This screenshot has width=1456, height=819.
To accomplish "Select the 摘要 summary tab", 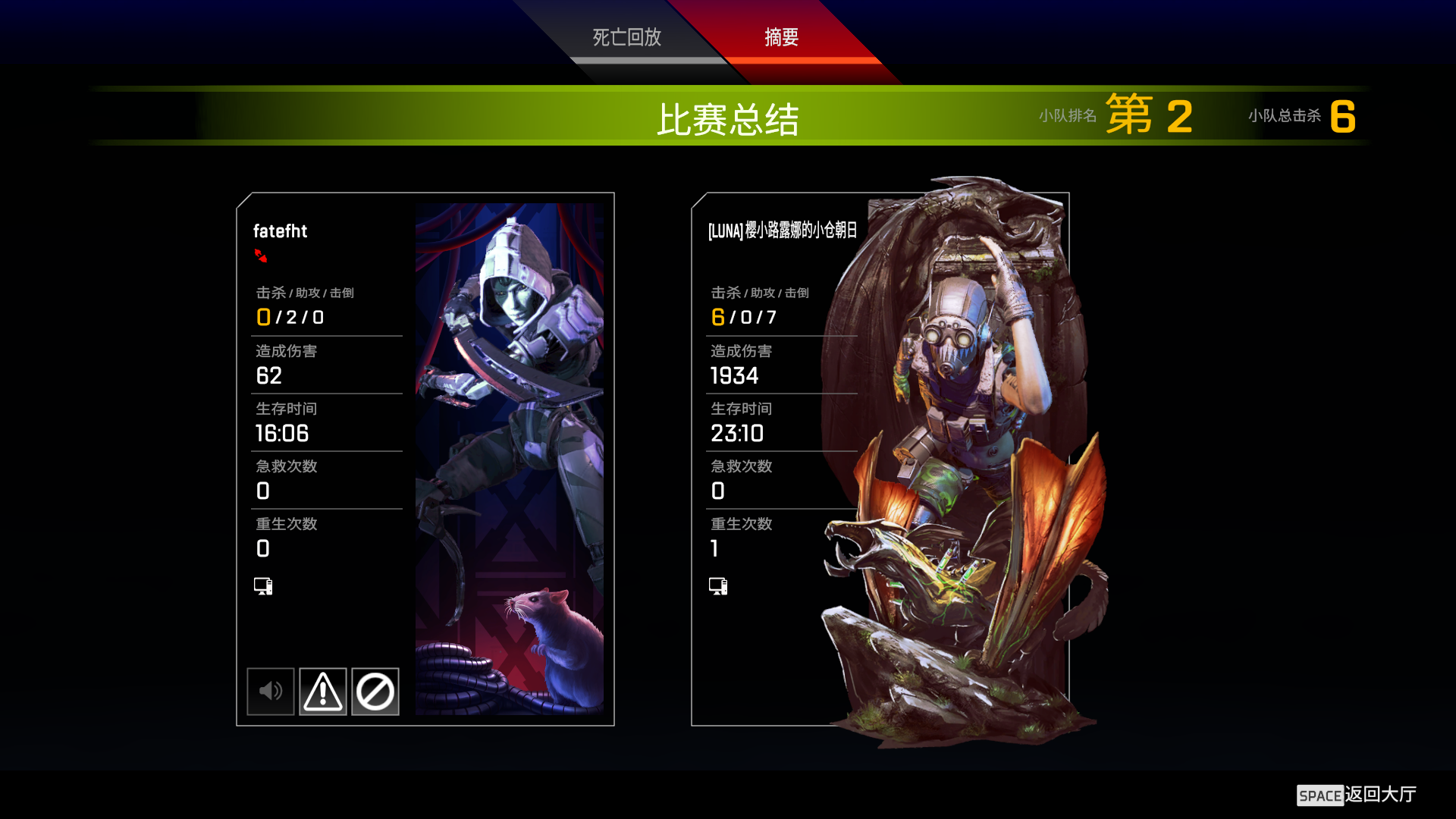I will (x=781, y=38).
